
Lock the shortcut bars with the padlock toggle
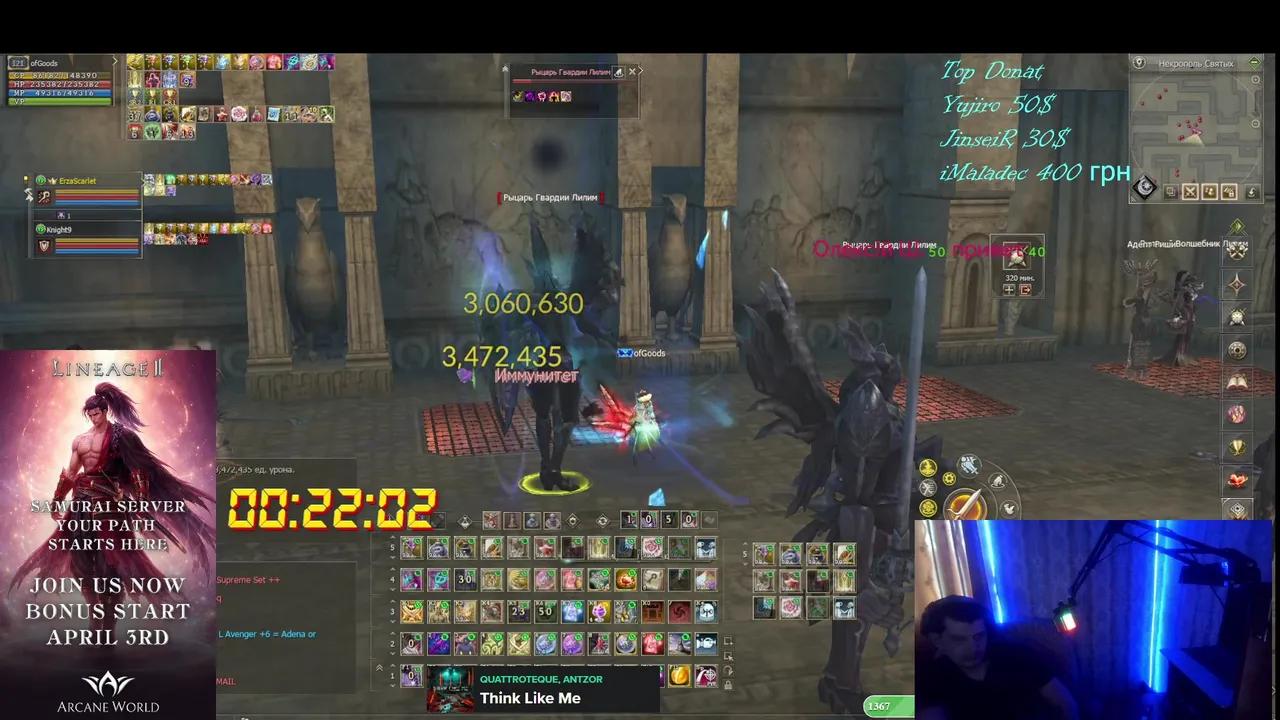pos(727,685)
